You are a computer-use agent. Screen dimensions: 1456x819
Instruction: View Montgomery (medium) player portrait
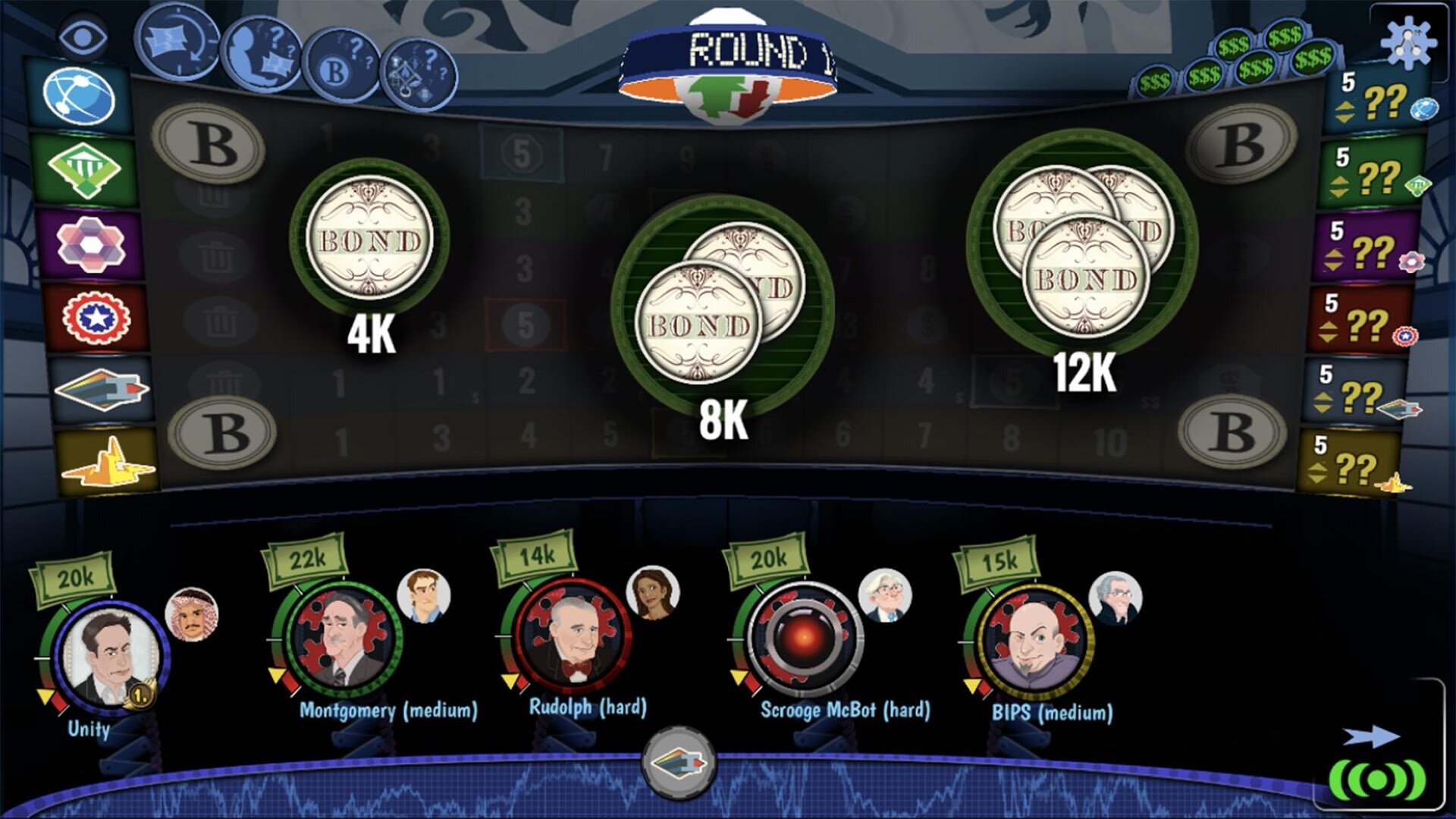click(x=344, y=639)
